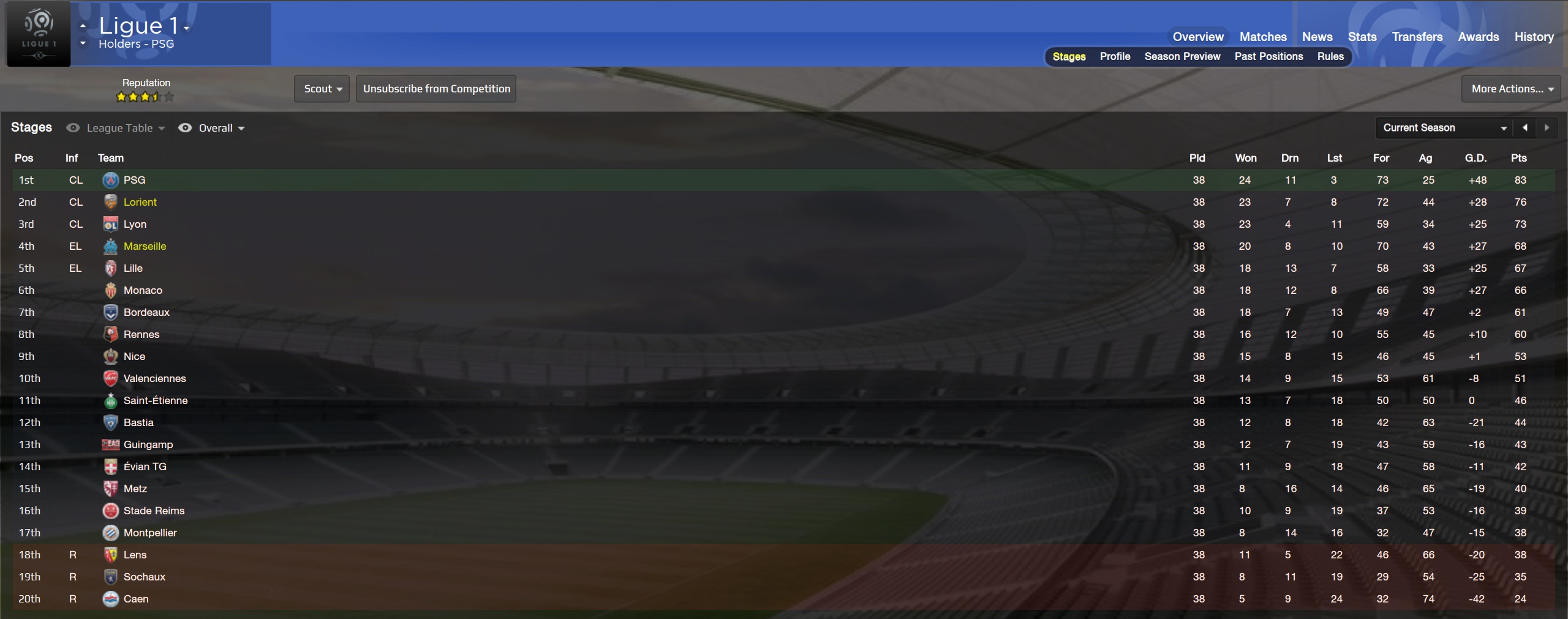This screenshot has height=619, width=1568.
Task: Open the Scout dropdown
Action: point(322,89)
